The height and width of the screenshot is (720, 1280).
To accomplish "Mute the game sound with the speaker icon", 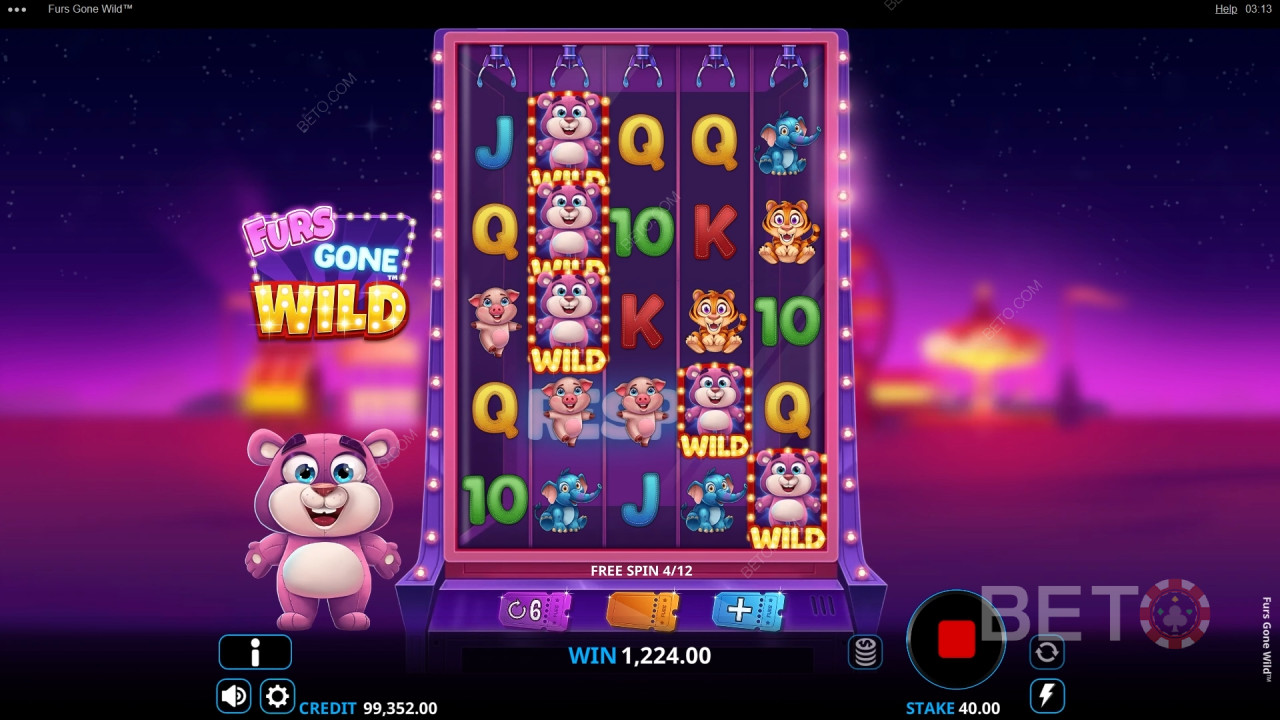I will (233, 696).
